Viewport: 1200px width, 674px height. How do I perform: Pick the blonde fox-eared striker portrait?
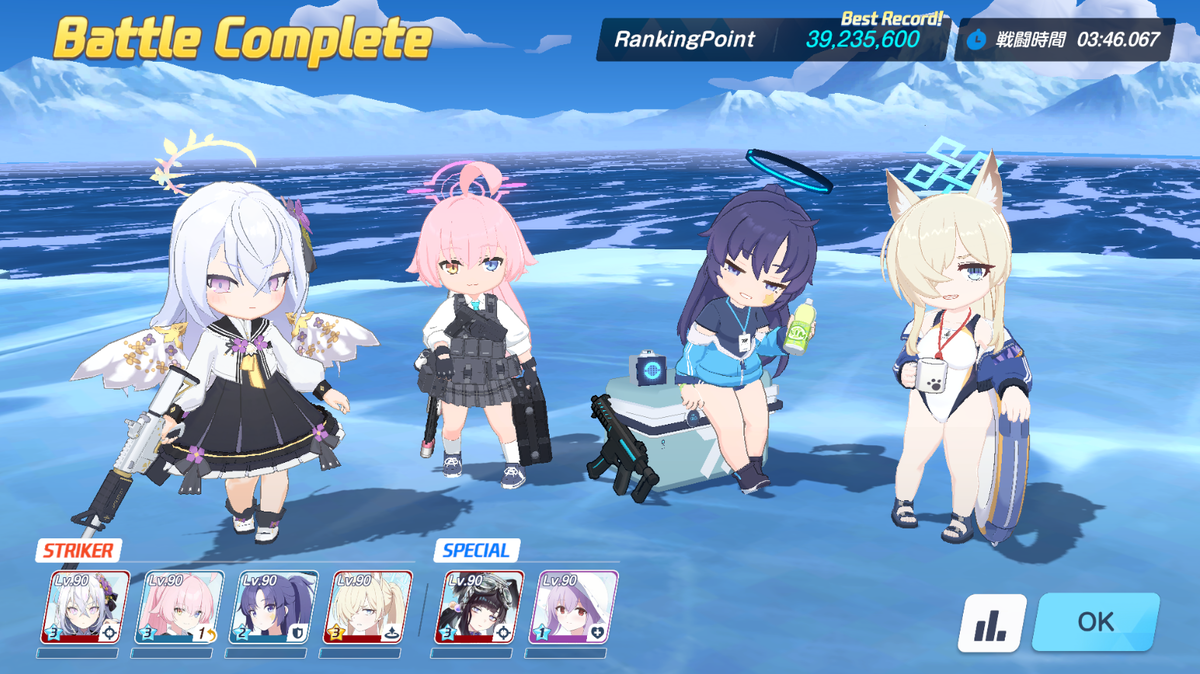(367, 607)
